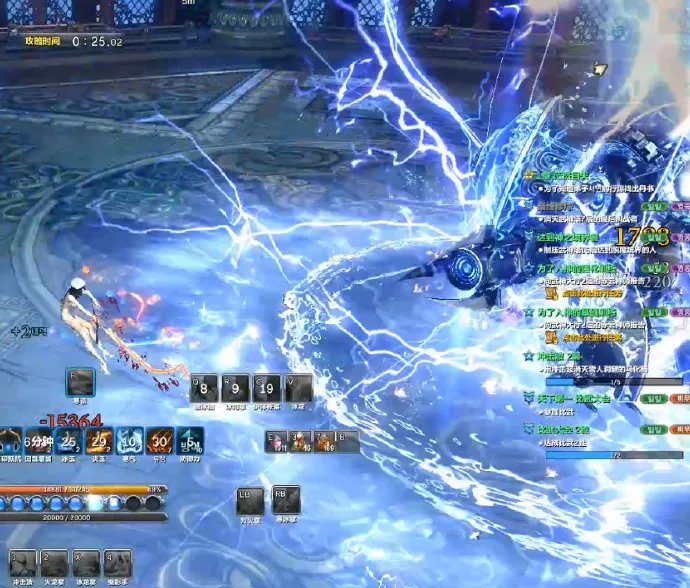
Task: Cast the 冰龙掌 skill in slot 3
Action: pyautogui.click(x=86, y=564)
